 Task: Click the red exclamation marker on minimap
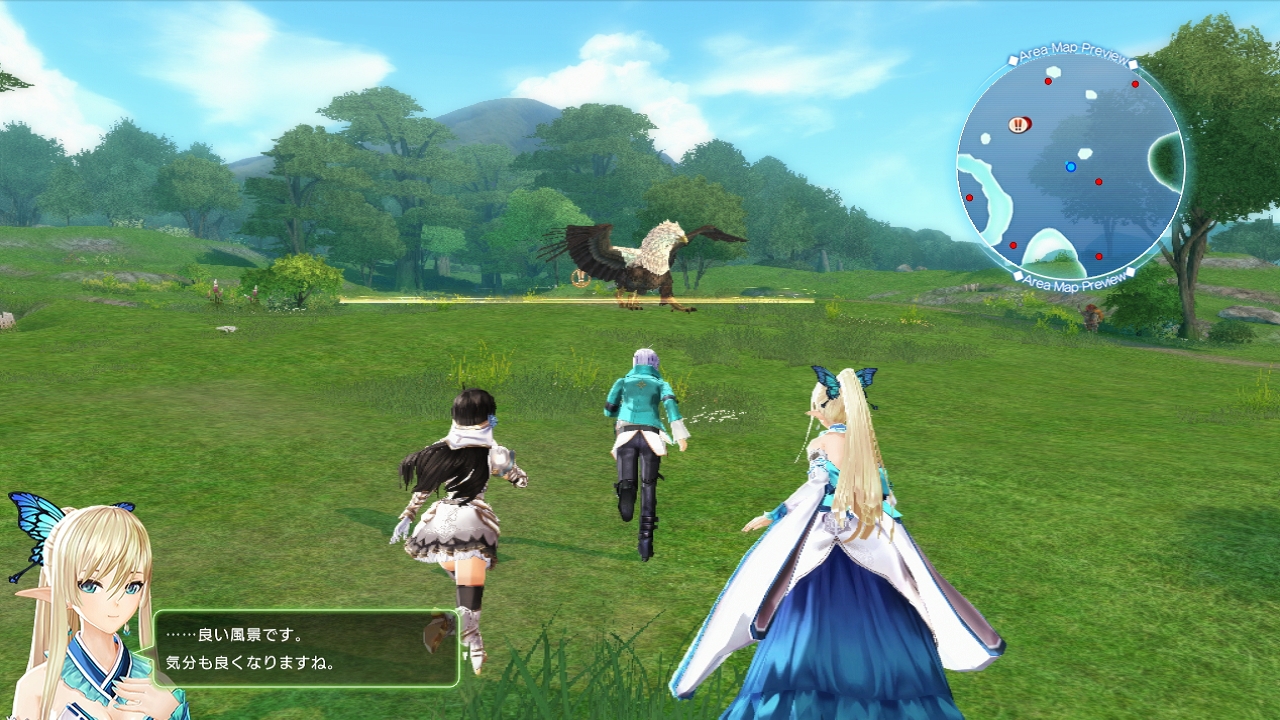point(1018,125)
